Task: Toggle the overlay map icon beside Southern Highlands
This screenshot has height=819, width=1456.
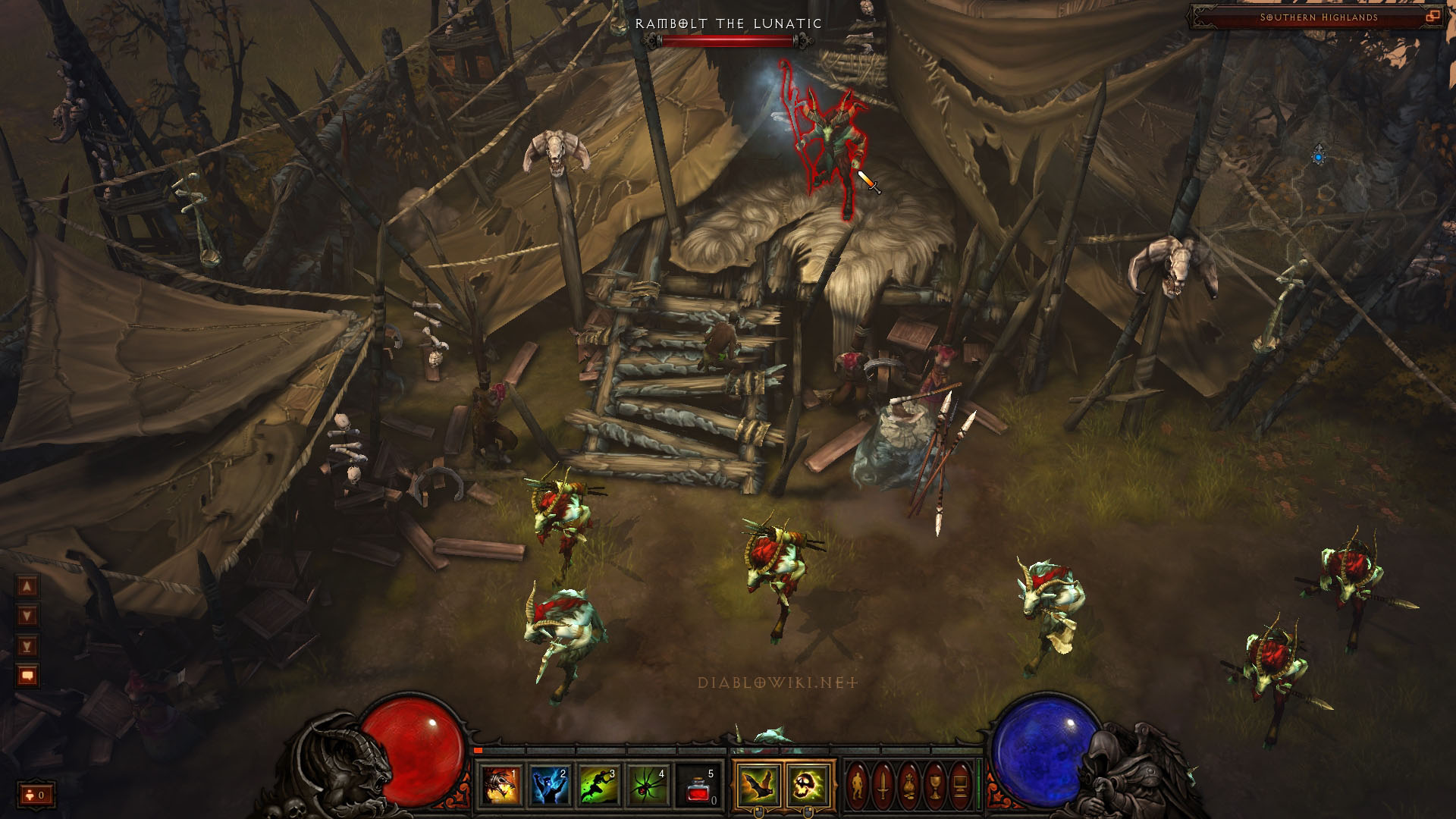Action: pos(1432,16)
